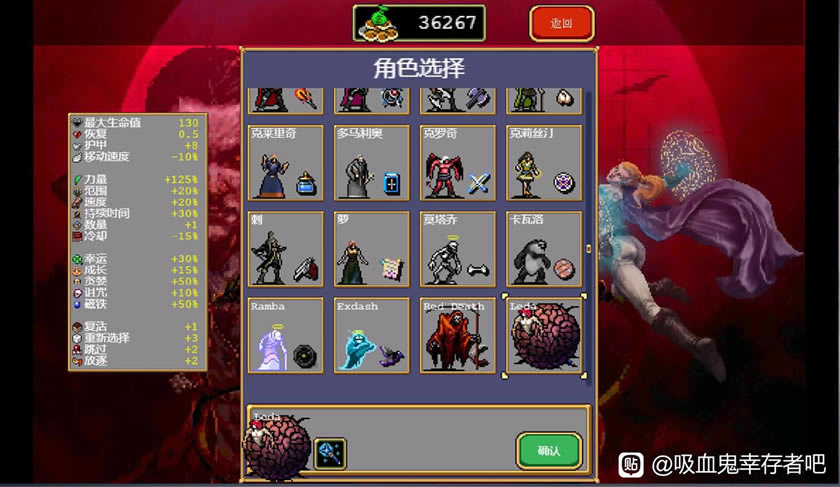
Task: Choose the gunslinger character 刺
Action: point(286,249)
